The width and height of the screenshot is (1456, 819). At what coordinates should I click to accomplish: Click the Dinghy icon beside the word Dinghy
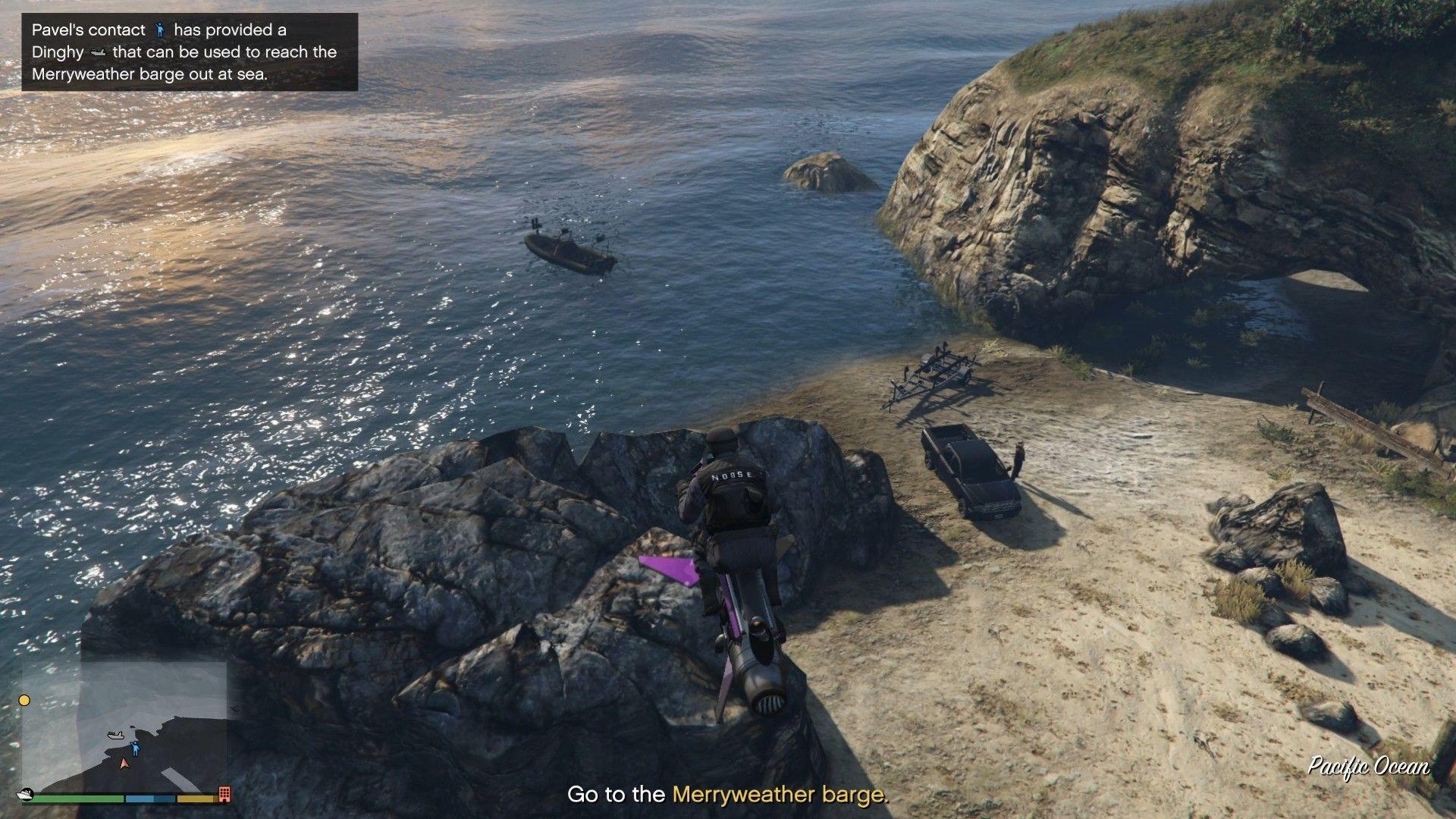[99, 52]
